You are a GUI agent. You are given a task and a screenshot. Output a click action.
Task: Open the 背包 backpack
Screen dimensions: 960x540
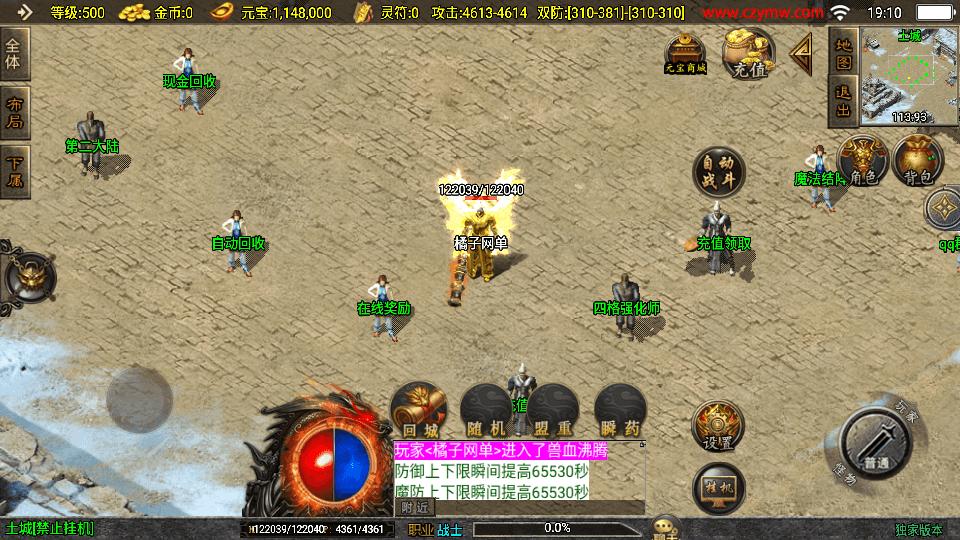[918, 162]
